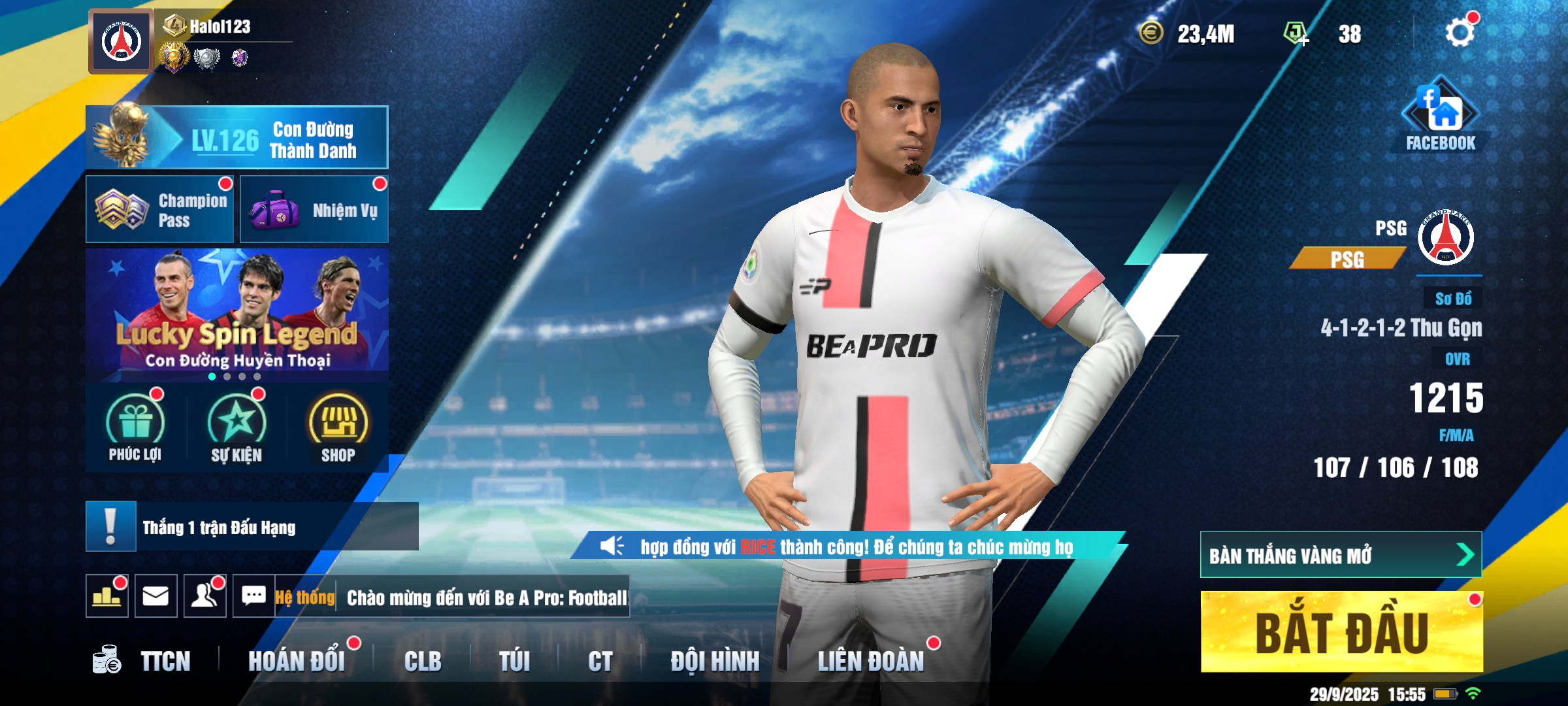Viewport: 1568px width, 706px height.
Task: Start a match with the BẮT ĐẦU button
Action: tap(1341, 632)
